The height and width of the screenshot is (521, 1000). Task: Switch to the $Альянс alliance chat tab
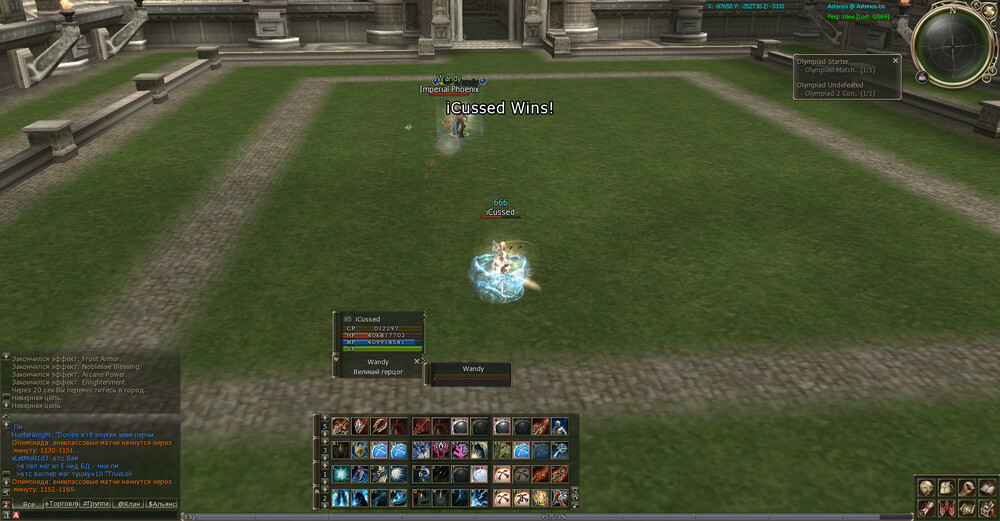click(162, 504)
